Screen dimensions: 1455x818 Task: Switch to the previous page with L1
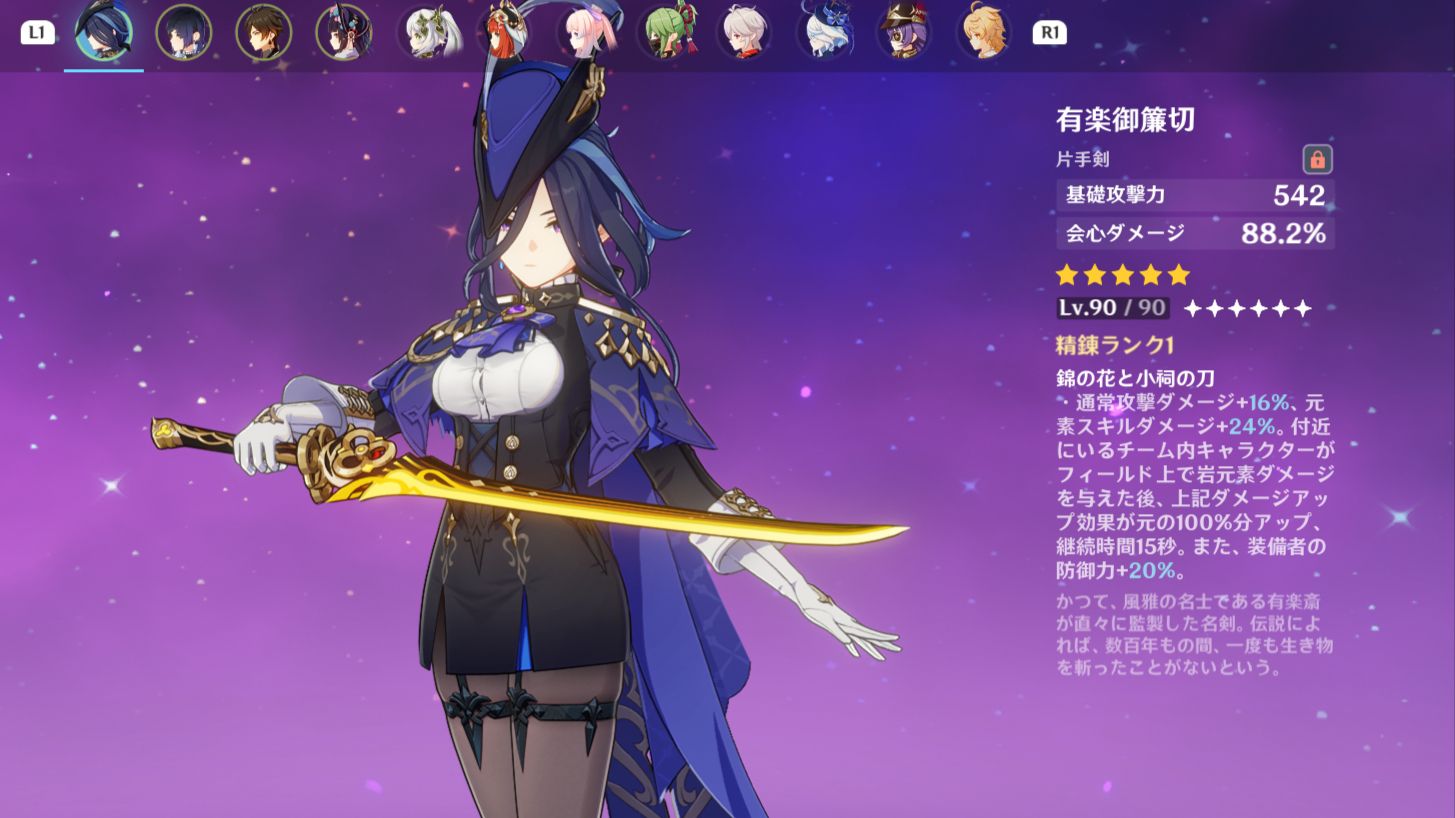39,32
